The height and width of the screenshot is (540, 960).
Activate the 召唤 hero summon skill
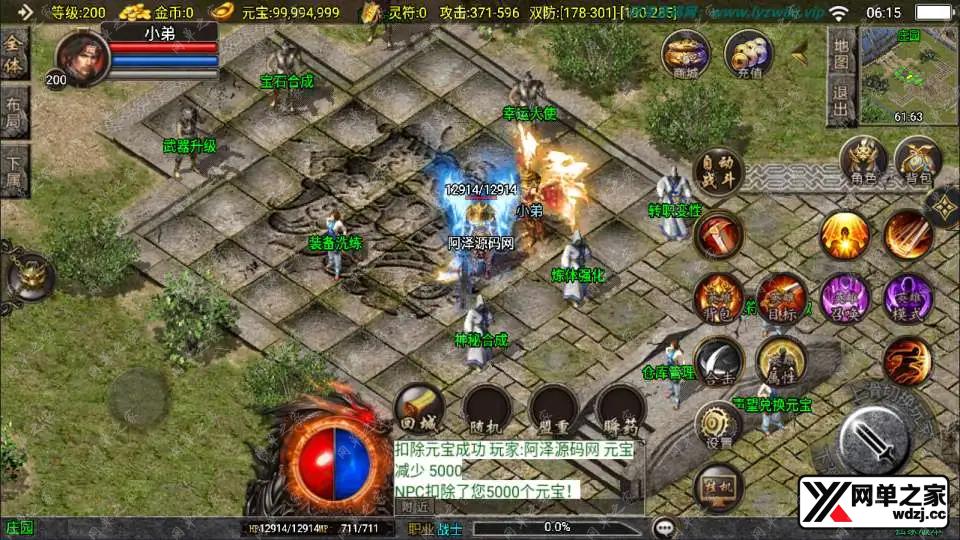(x=845, y=297)
